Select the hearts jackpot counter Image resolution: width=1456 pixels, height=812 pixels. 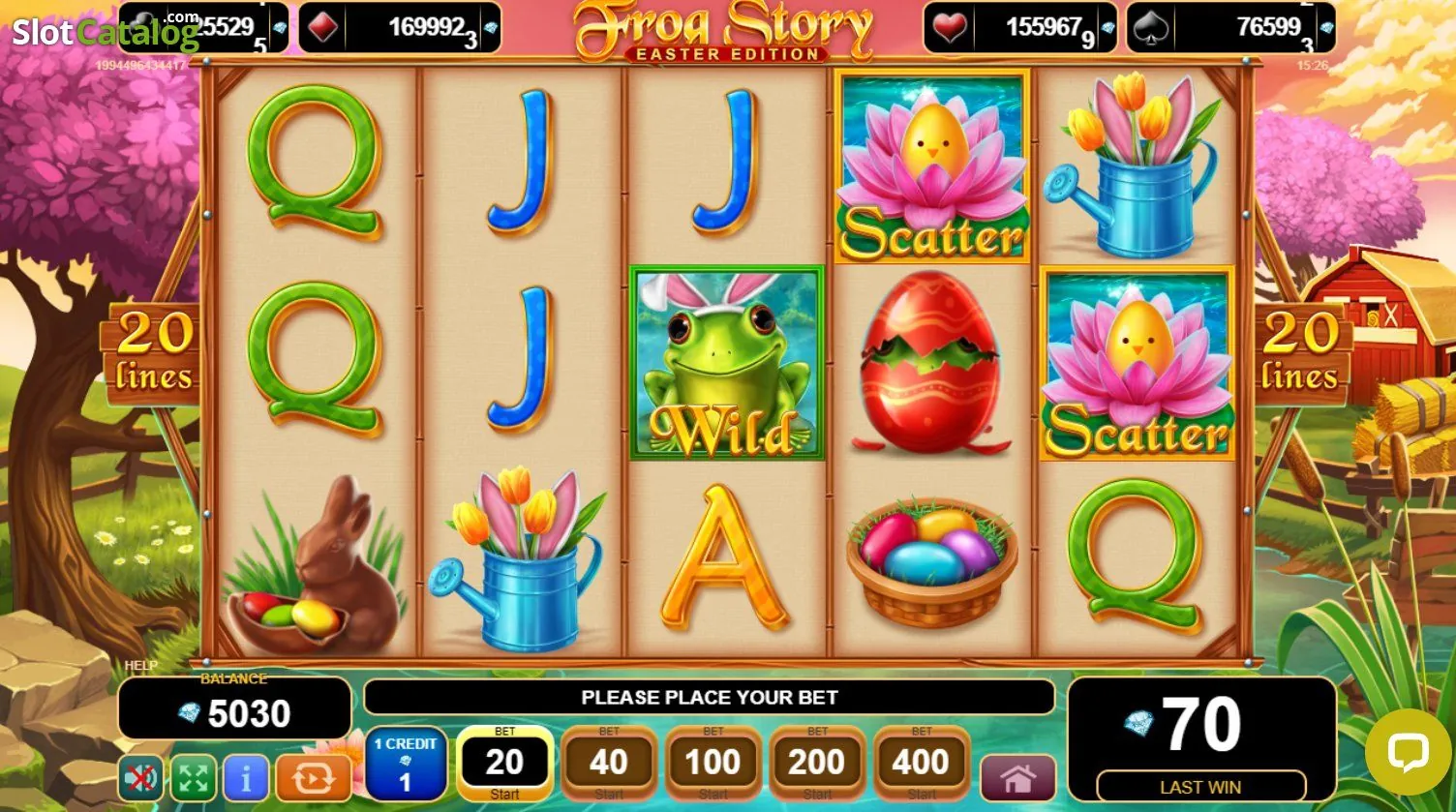1020,27
